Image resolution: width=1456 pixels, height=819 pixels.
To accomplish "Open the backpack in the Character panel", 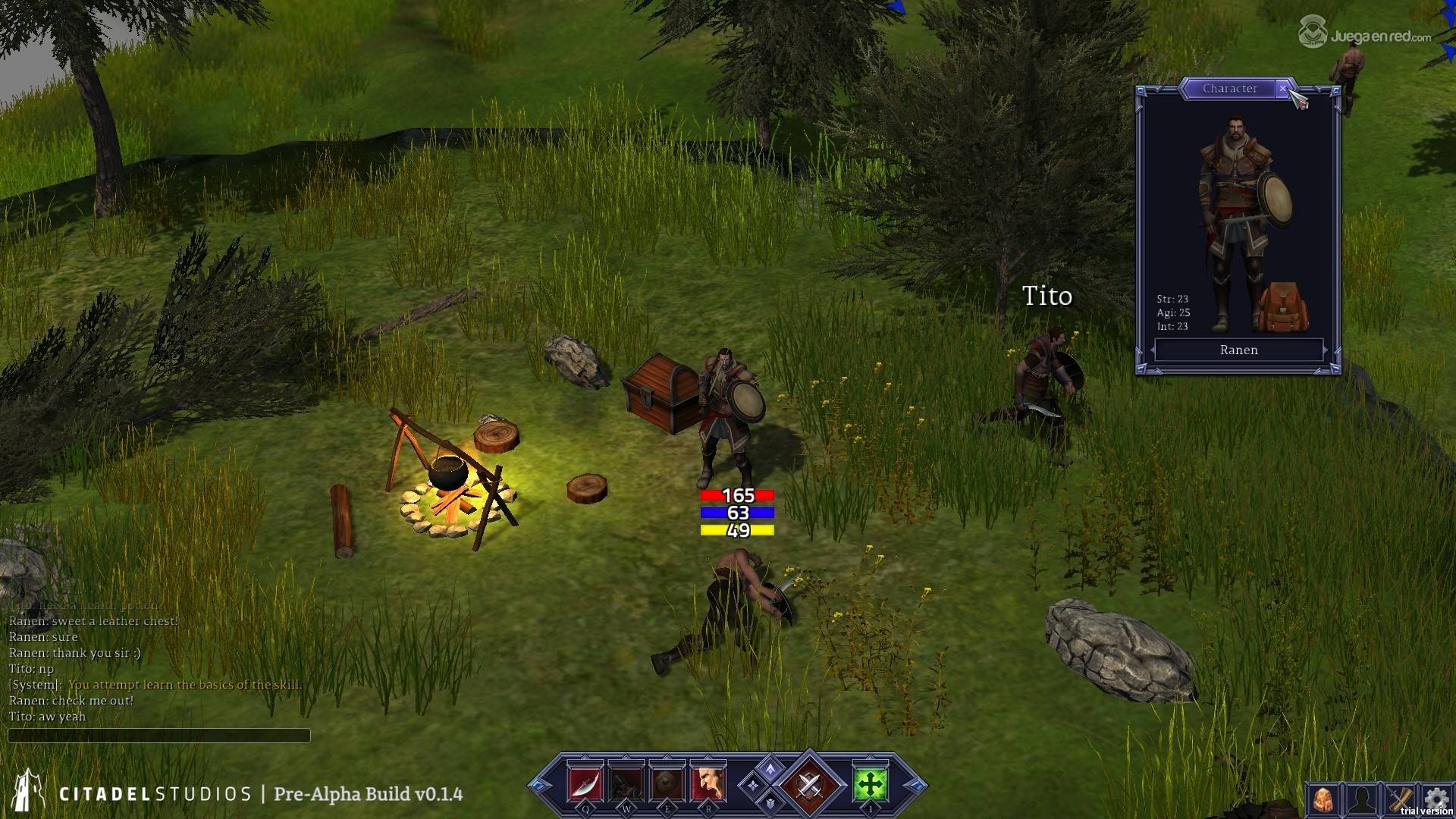I will [1282, 307].
